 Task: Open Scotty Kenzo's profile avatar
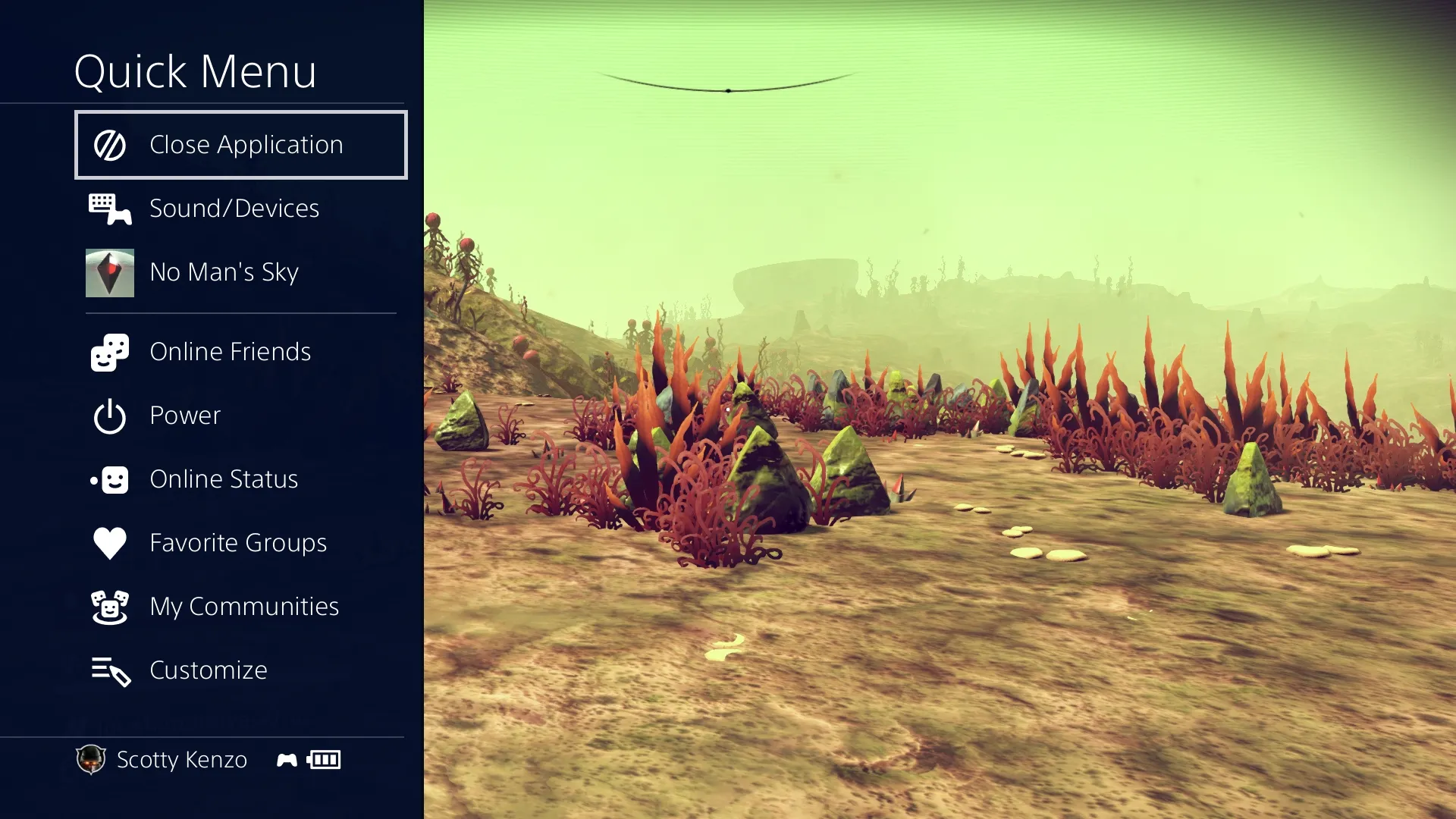[90, 759]
